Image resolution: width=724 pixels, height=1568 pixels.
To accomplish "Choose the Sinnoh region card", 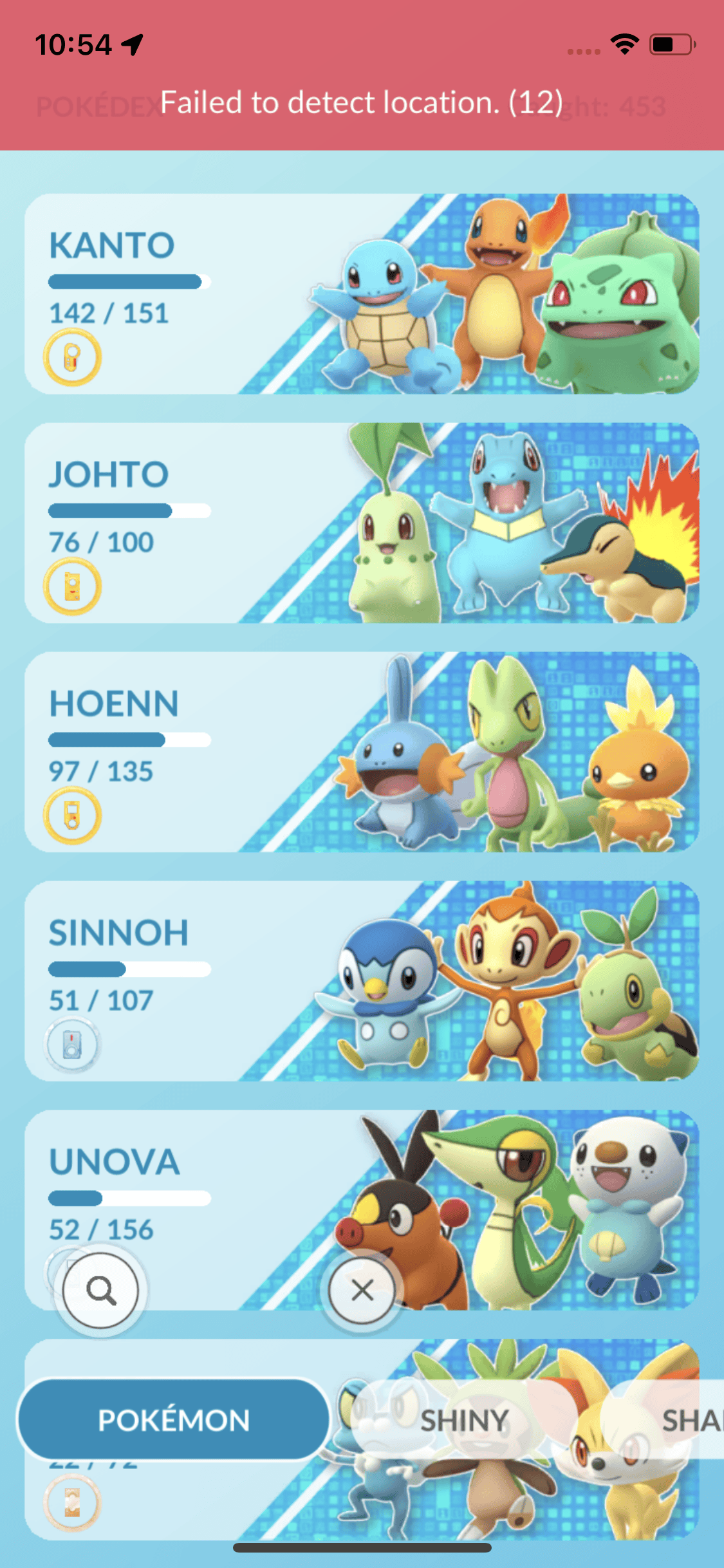I will [x=362, y=981].
